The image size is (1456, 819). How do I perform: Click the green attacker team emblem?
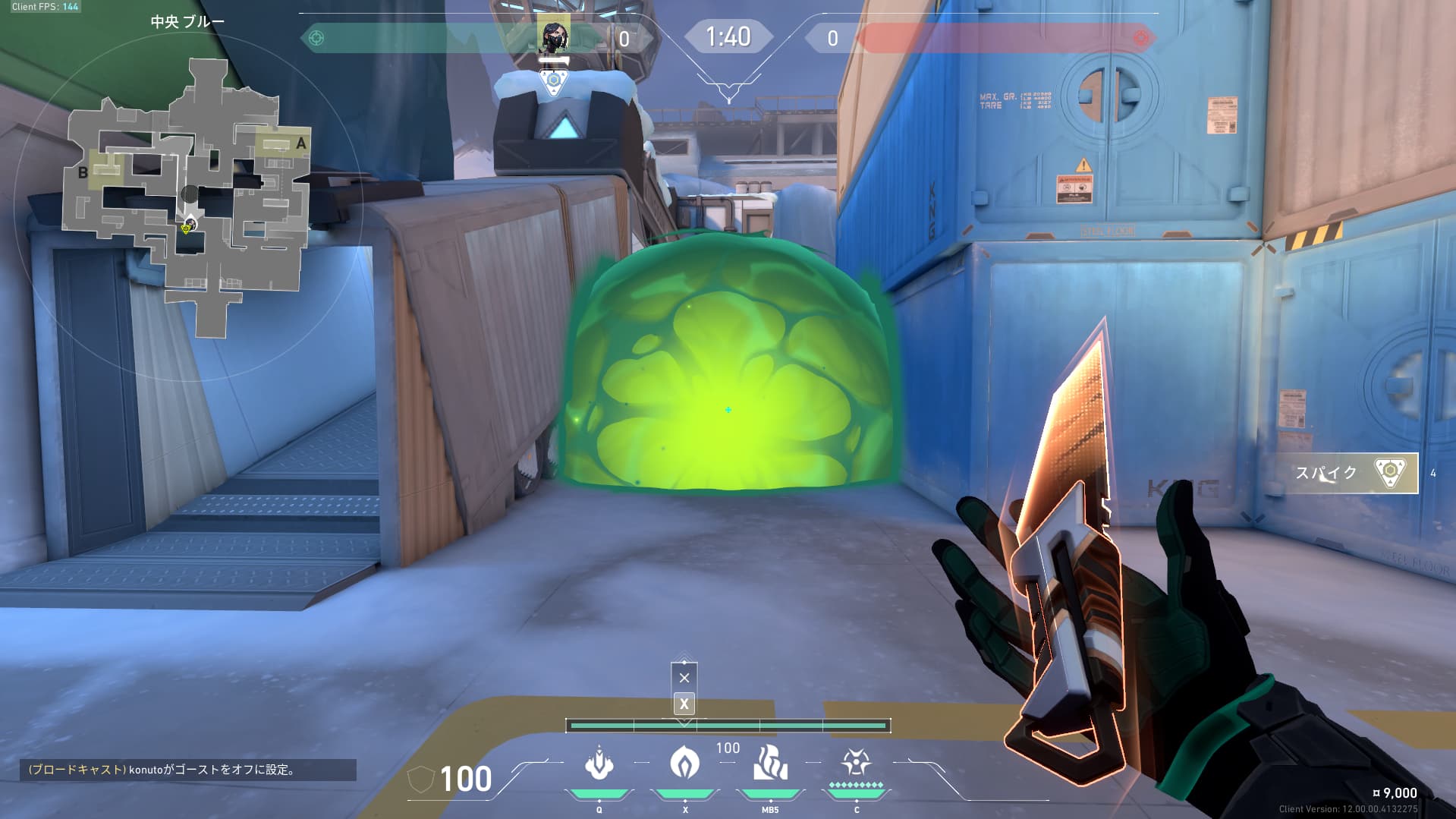pos(316,38)
